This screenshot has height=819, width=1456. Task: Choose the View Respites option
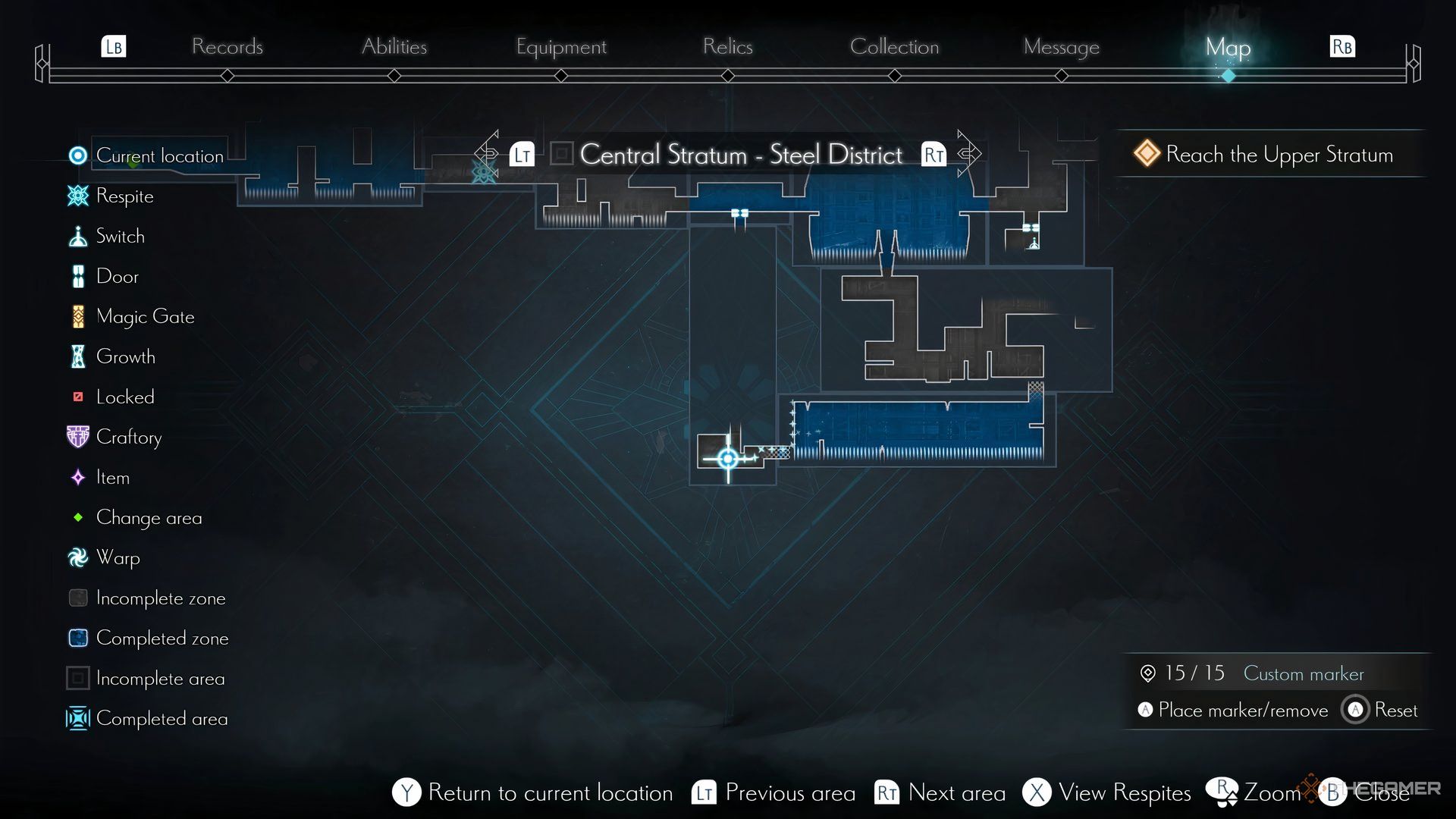pyautogui.click(x=1124, y=793)
